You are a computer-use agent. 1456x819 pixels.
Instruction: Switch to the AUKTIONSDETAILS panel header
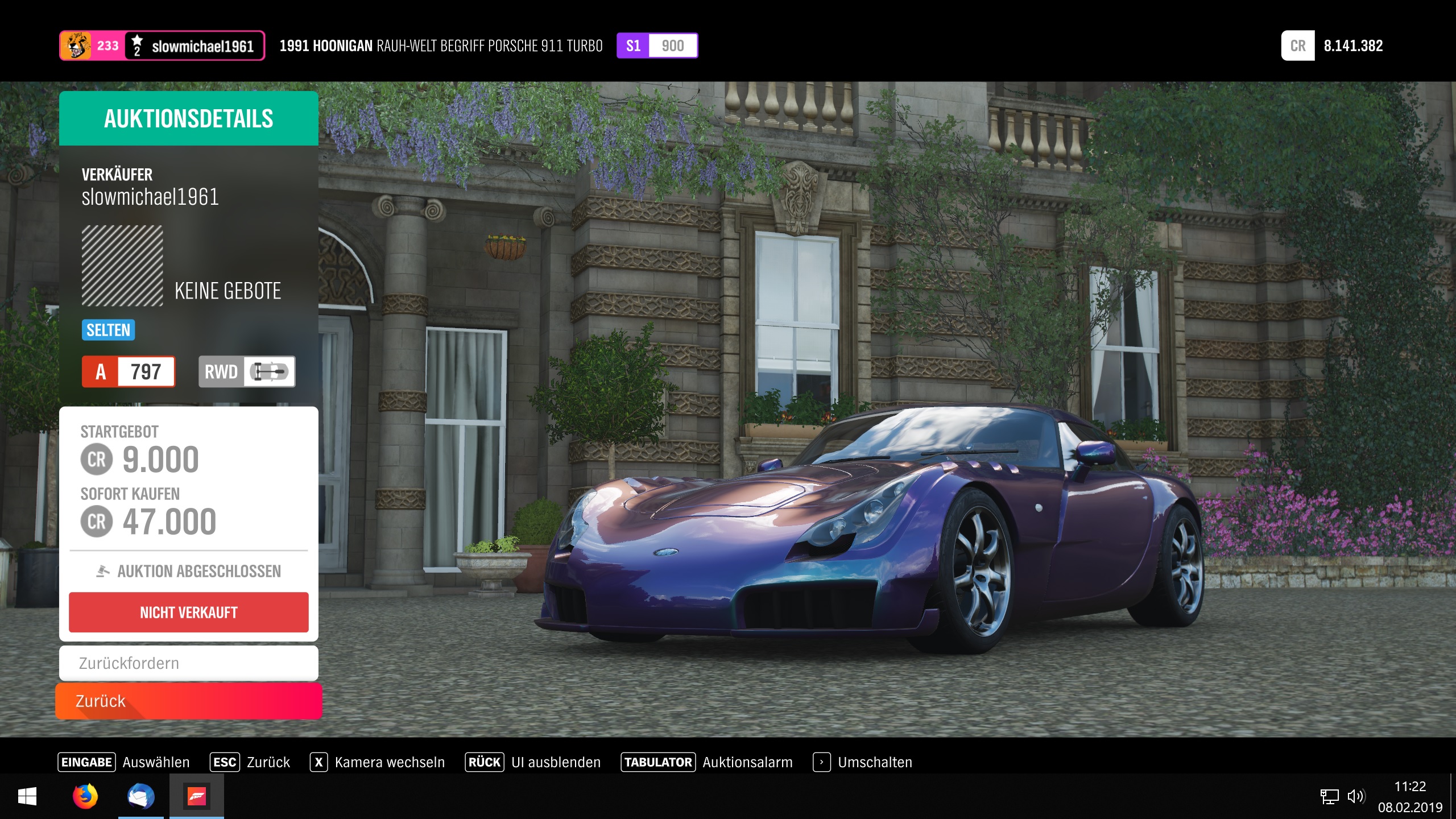pos(188,118)
